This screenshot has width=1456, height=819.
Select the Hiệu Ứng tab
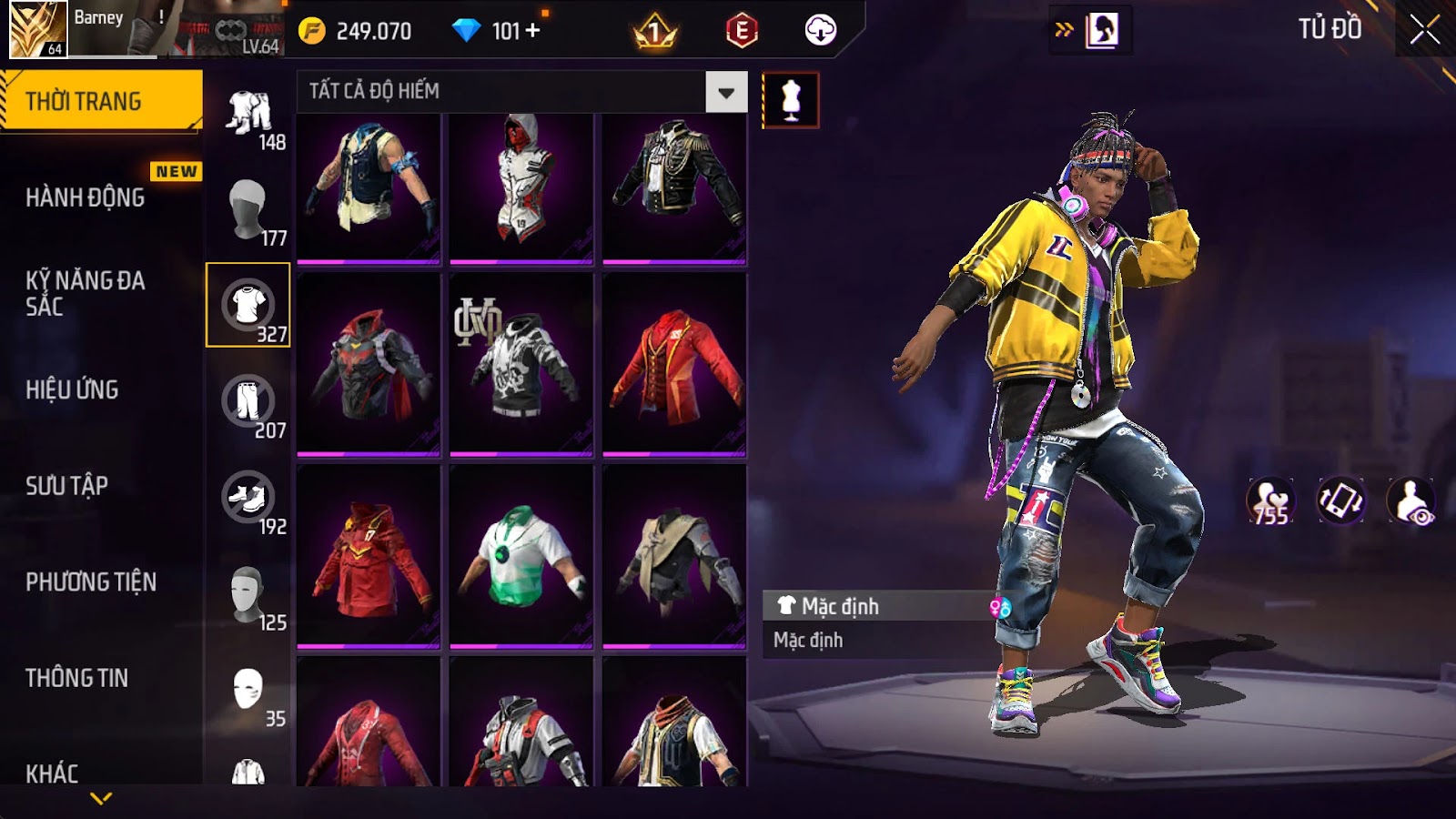click(72, 389)
